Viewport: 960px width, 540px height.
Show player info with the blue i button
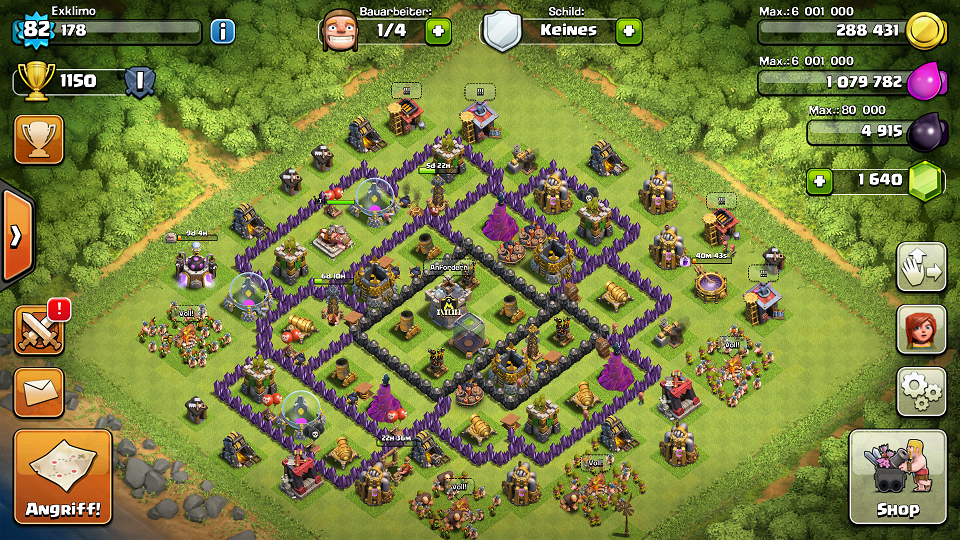point(222,31)
